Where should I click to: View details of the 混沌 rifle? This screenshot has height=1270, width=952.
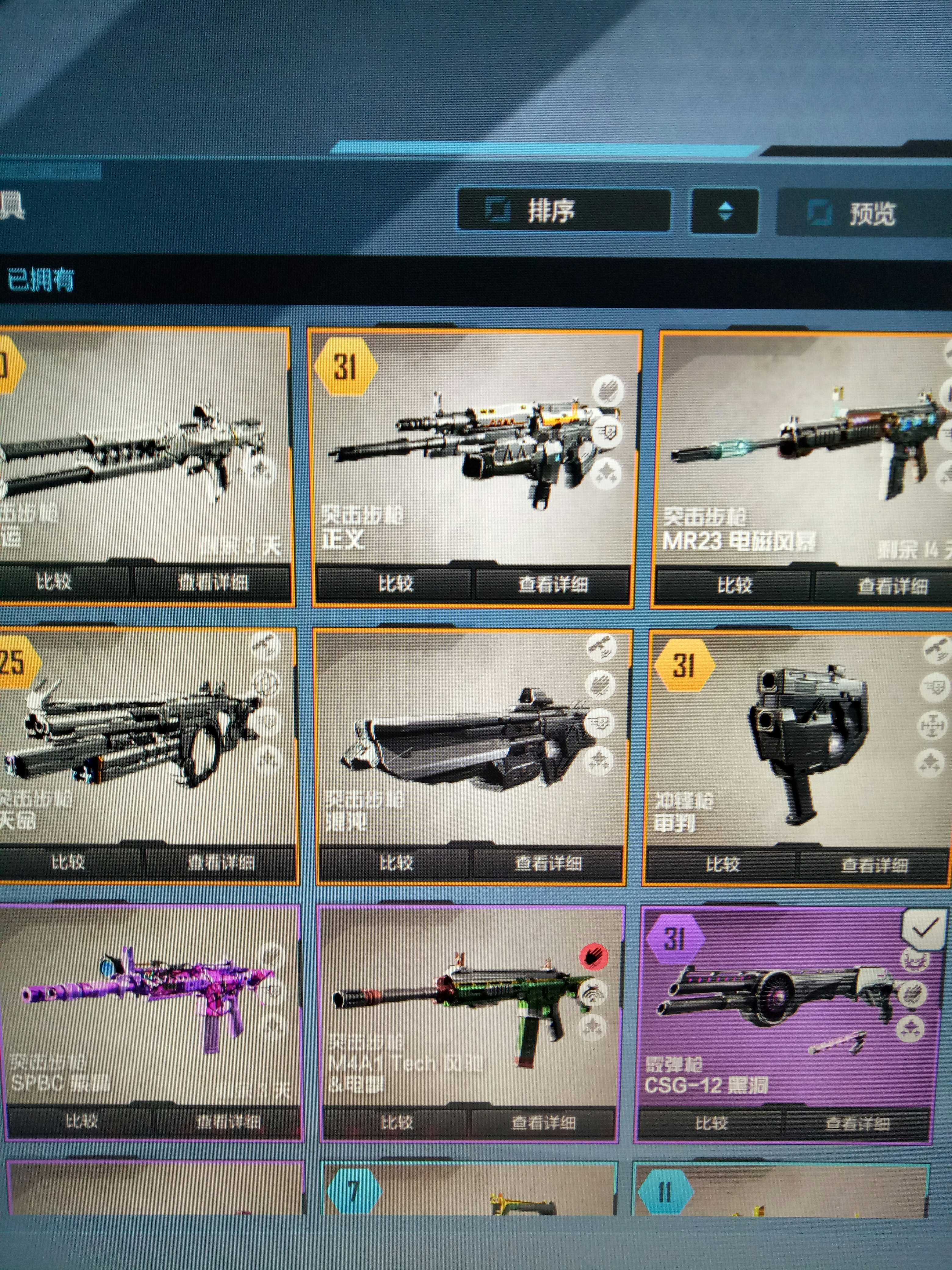pyautogui.click(x=548, y=863)
